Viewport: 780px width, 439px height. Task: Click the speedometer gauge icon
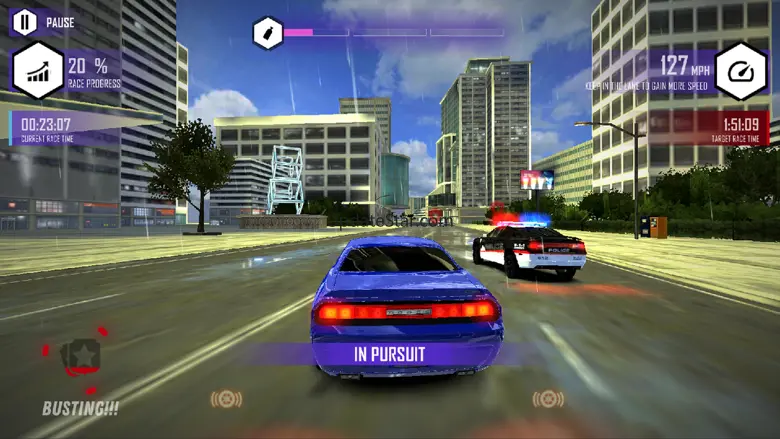coord(741,71)
